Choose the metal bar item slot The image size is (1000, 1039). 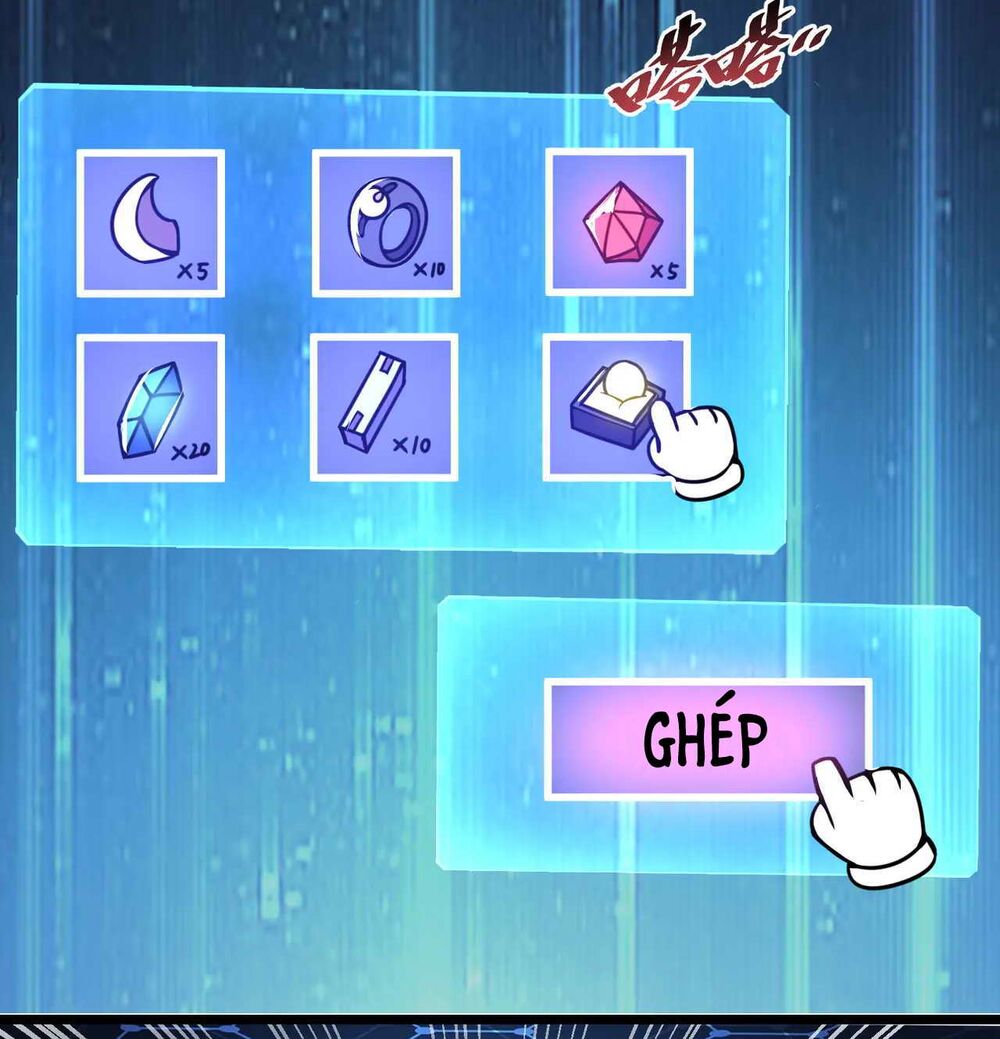(x=384, y=408)
